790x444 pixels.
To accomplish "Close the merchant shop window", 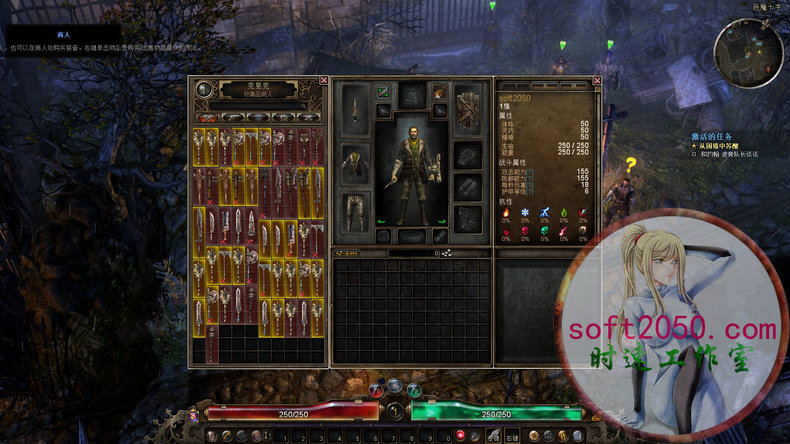I will (323, 80).
